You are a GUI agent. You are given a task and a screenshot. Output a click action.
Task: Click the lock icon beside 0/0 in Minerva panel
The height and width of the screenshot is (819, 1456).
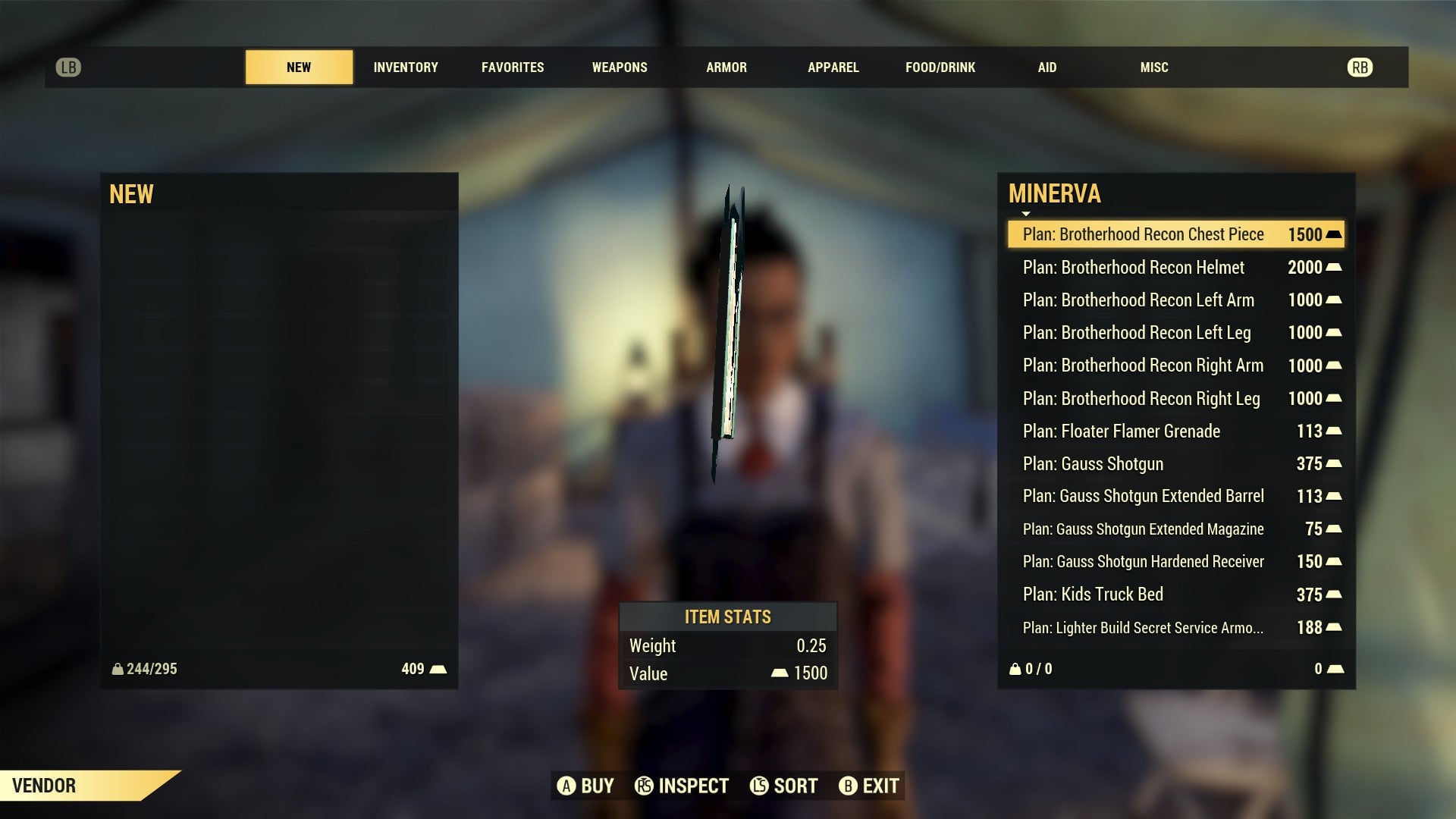[x=1015, y=668]
